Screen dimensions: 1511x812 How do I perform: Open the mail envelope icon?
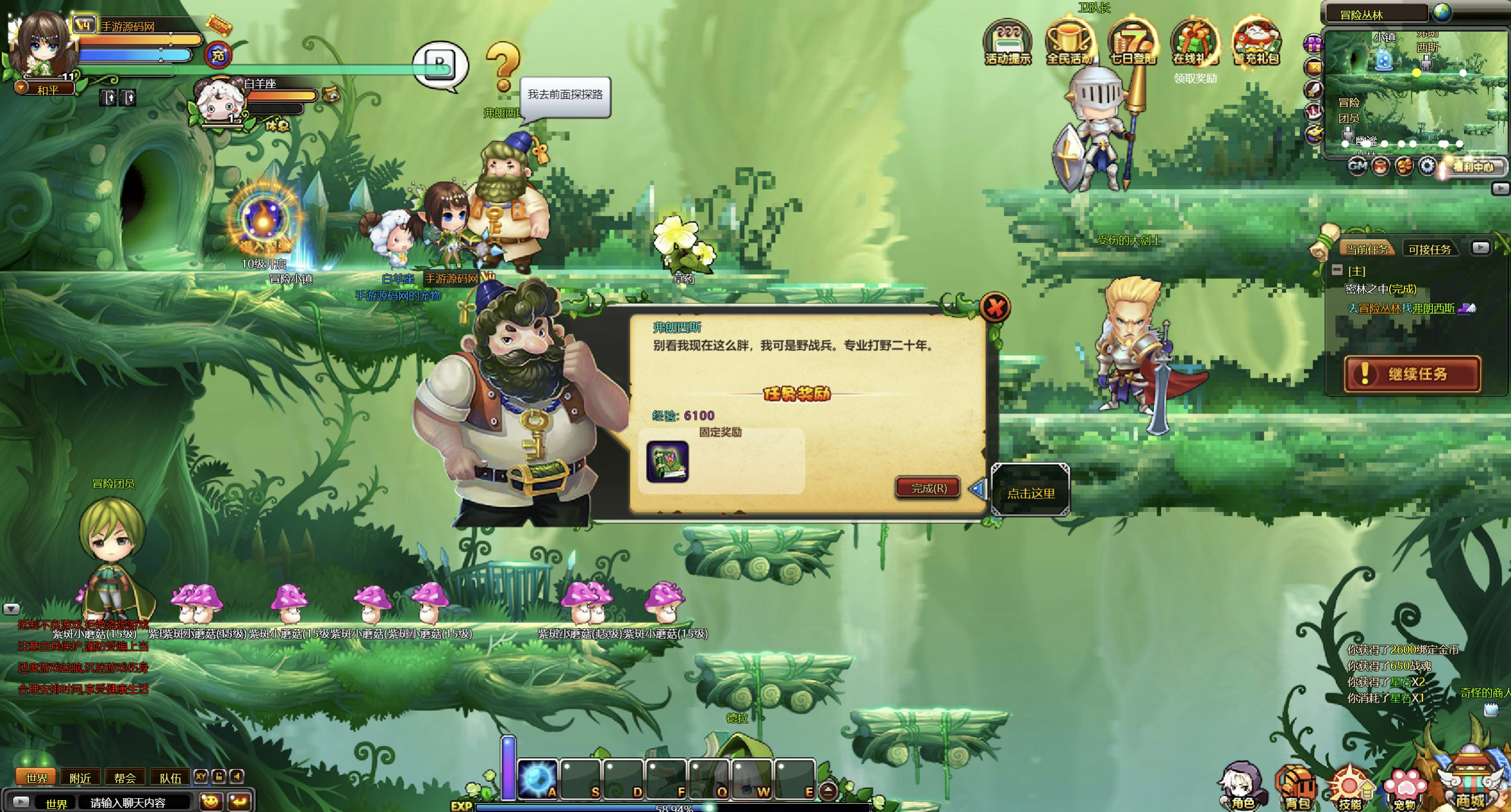click(x=1313, y=67)
